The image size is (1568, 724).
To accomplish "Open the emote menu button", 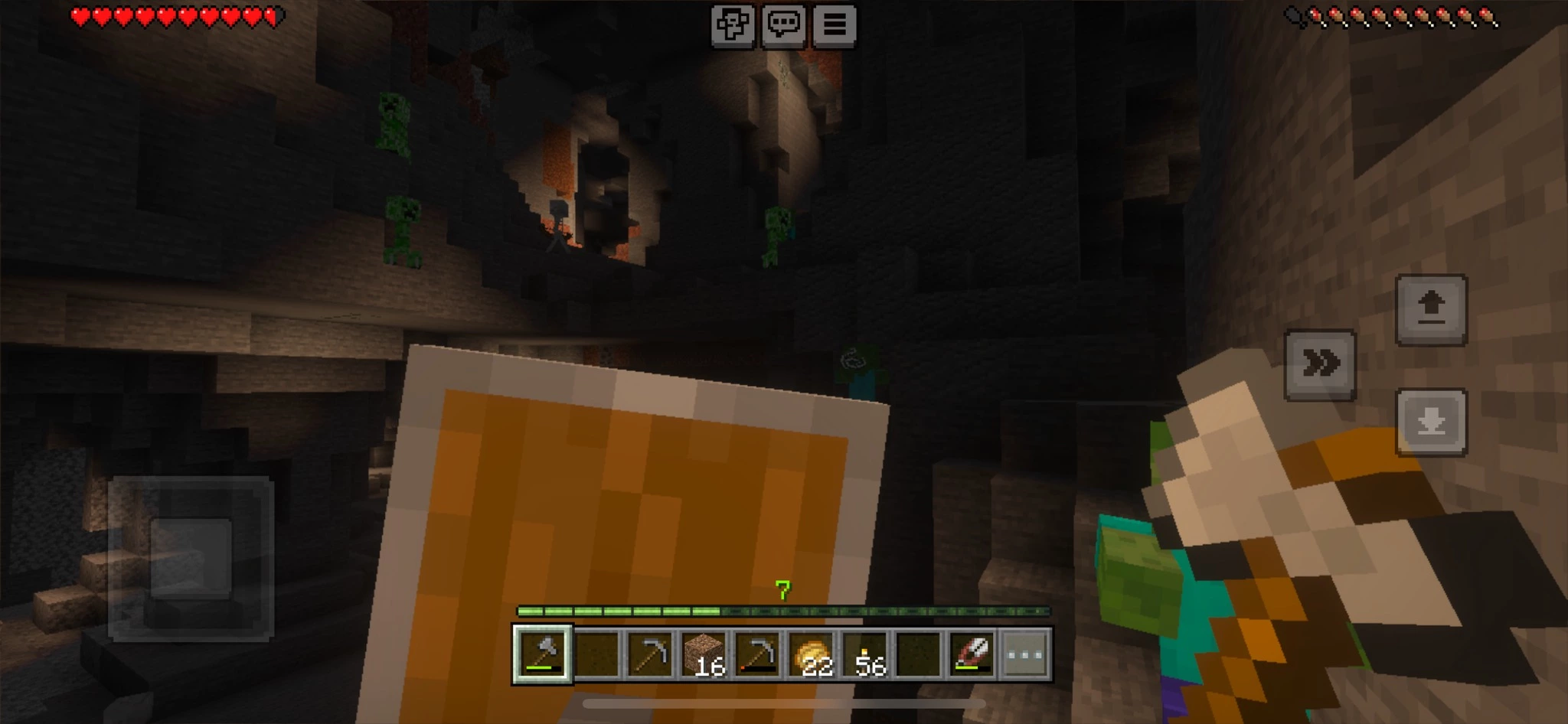I will coord(732,26).
